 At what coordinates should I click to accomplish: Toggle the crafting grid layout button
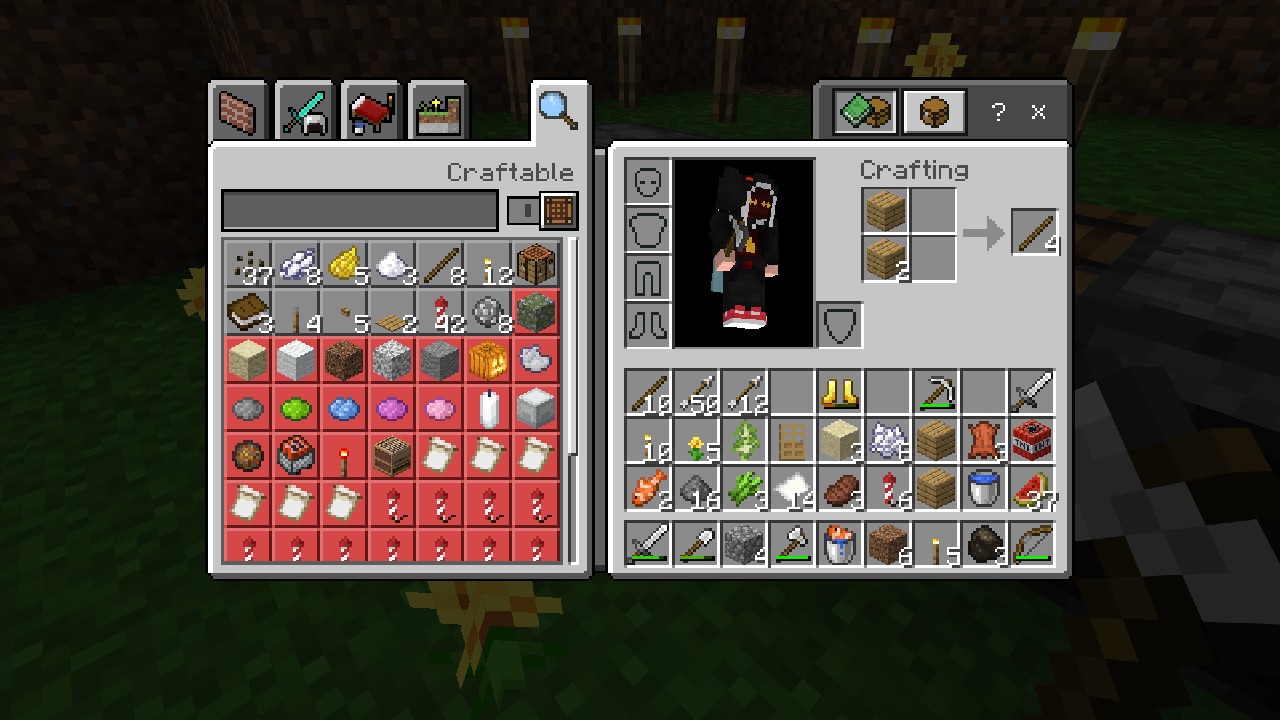tap(558, 210)
